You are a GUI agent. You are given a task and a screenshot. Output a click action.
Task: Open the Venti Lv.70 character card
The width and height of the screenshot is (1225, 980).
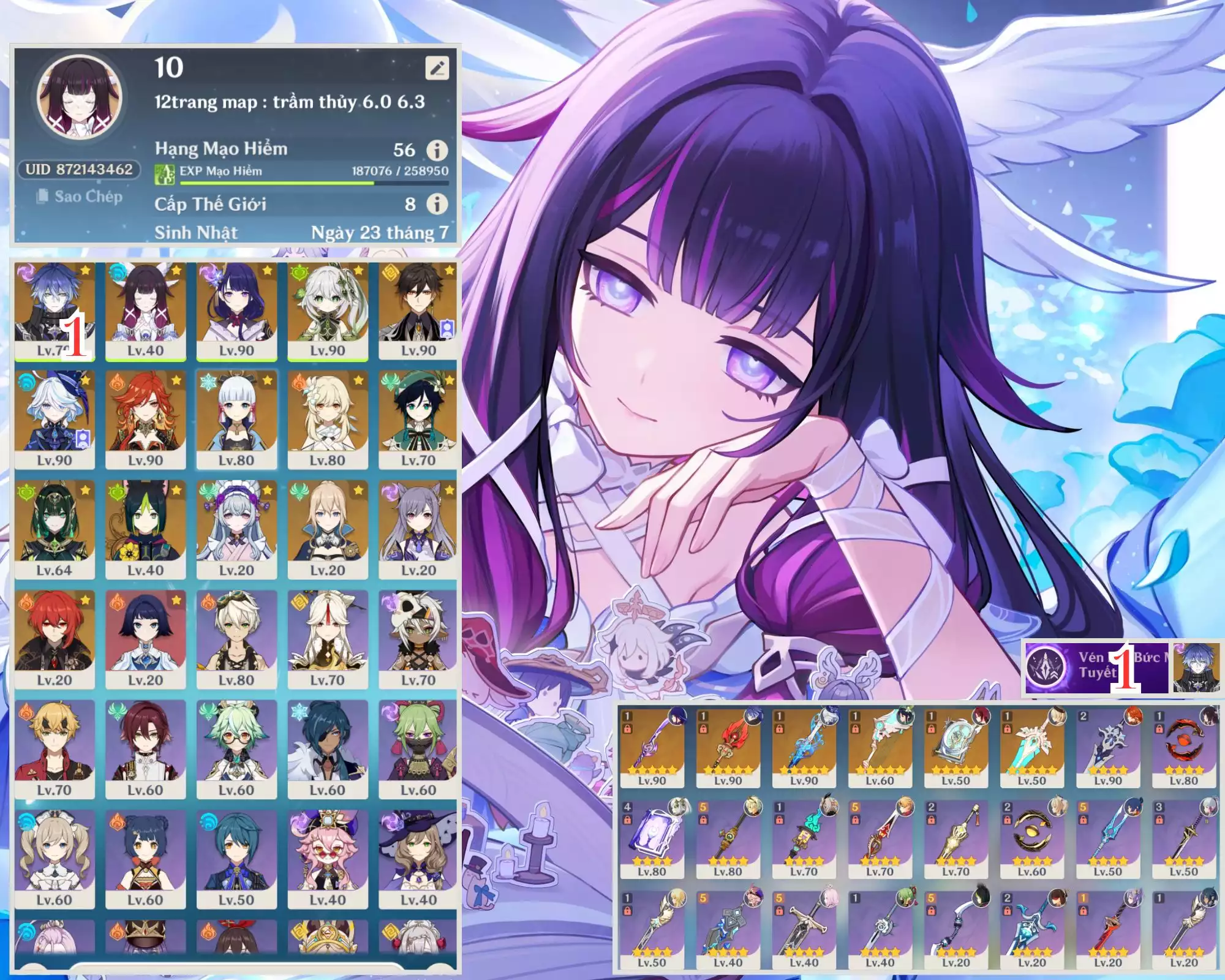pyautogui.click(x=418, y=420)
